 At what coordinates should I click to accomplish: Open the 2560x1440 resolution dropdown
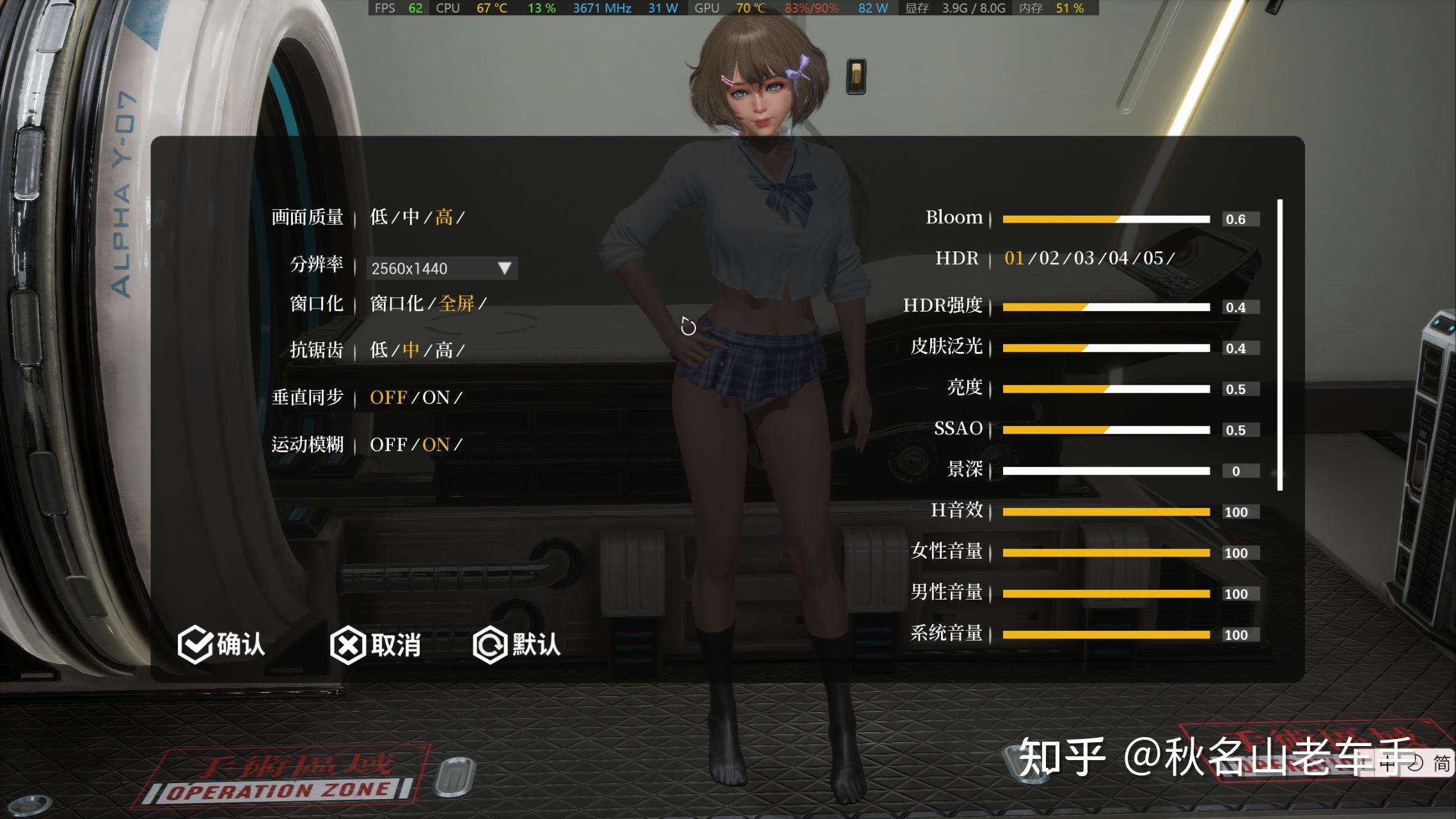pyautogui.click(x=440, y=268)
